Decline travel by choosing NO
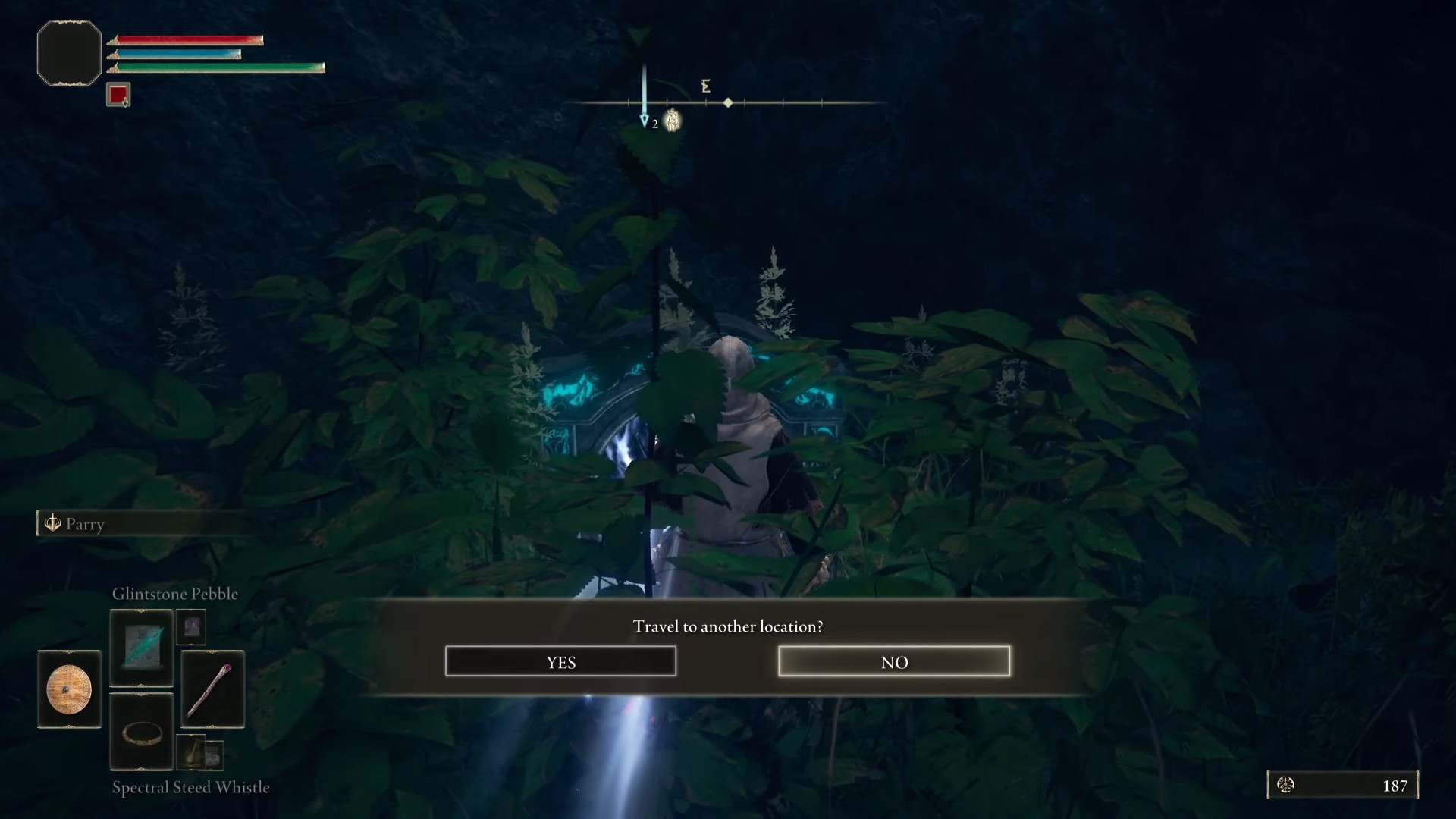Screen dimensions: 1456x819 pyautogui.click(x=894, y=661)
